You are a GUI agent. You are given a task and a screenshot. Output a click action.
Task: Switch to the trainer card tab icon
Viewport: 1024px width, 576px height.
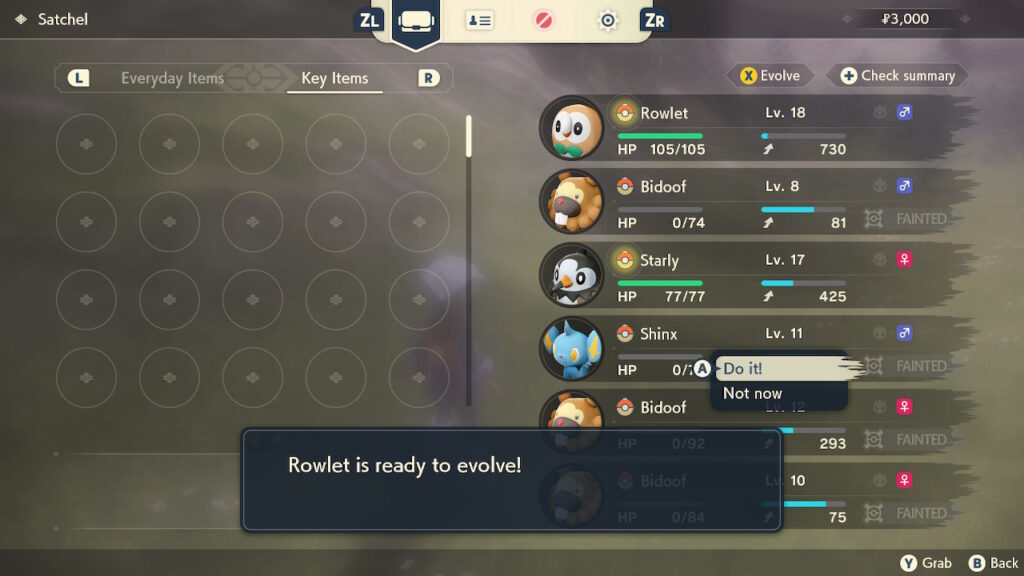pos(479,20)
